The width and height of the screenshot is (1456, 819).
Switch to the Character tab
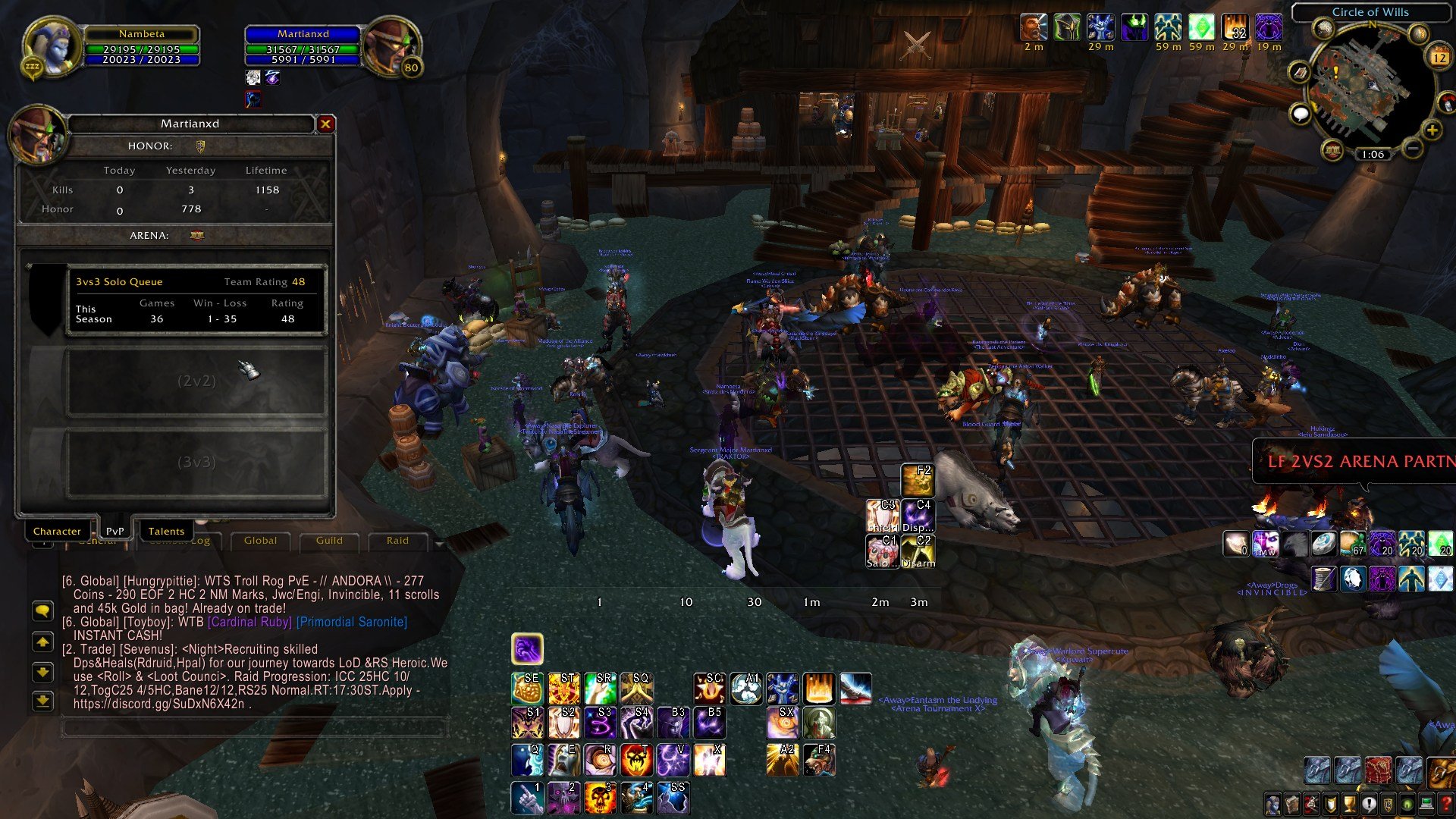tap(57, 531)
